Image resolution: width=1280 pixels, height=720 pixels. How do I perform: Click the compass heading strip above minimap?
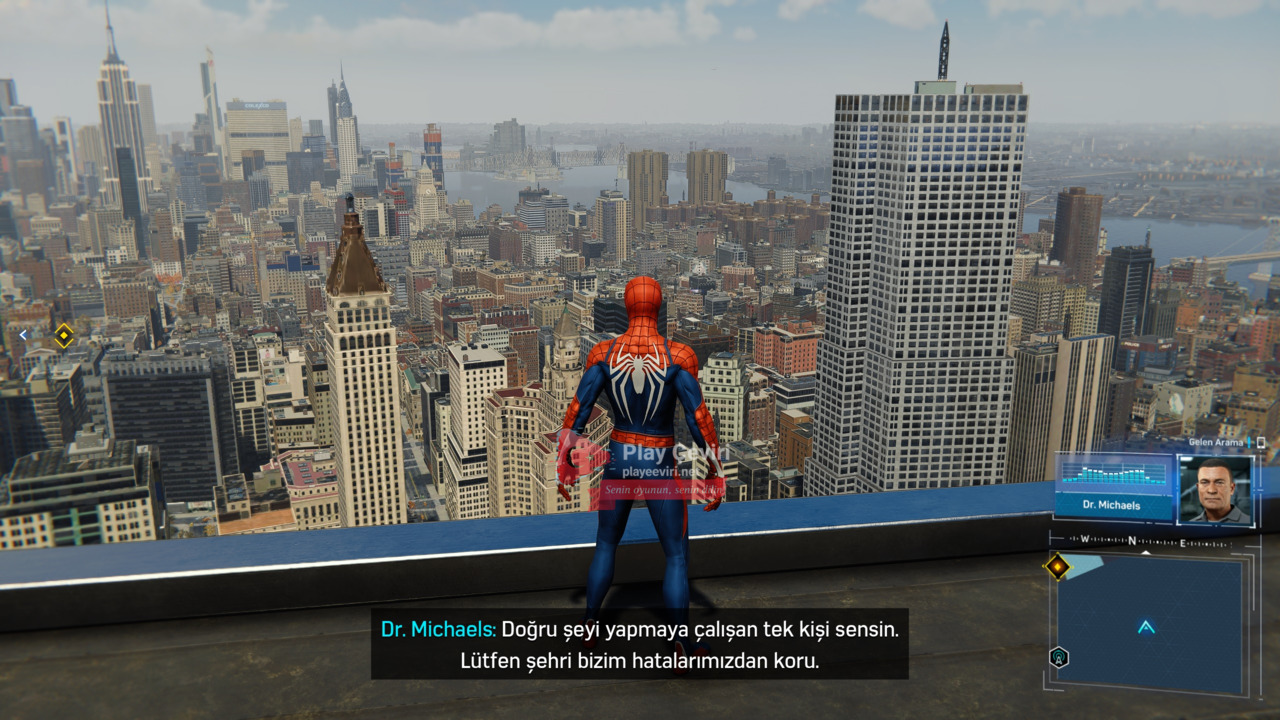1140,541
